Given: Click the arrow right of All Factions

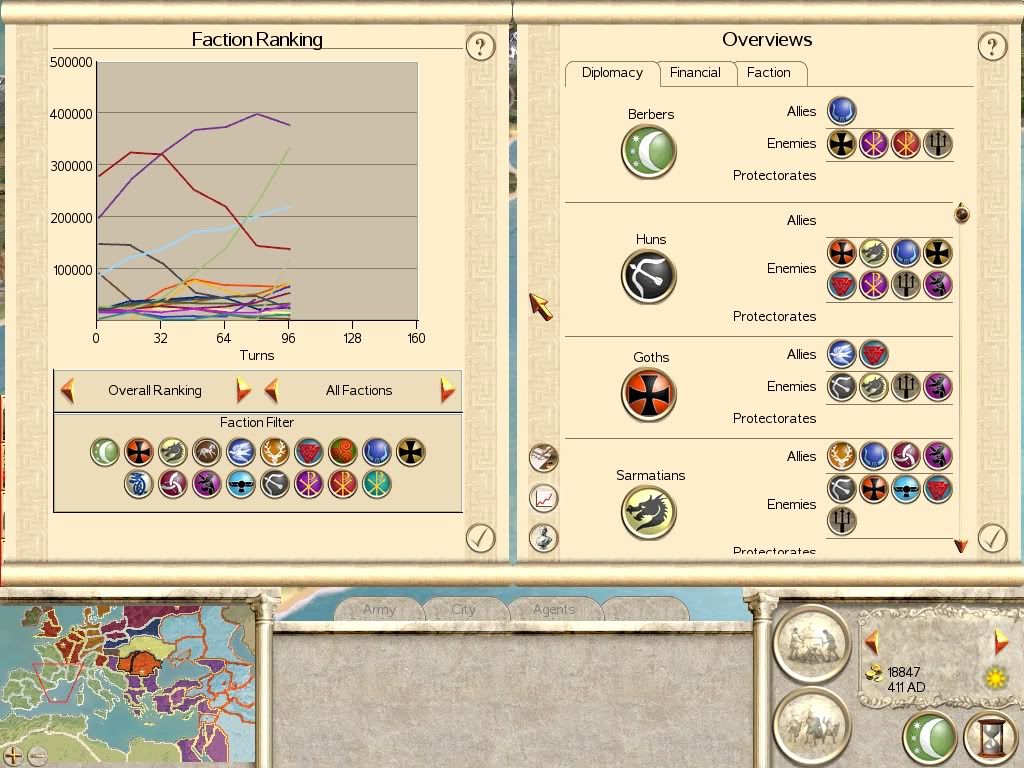Looking at the screenshot, I should 447,390.
